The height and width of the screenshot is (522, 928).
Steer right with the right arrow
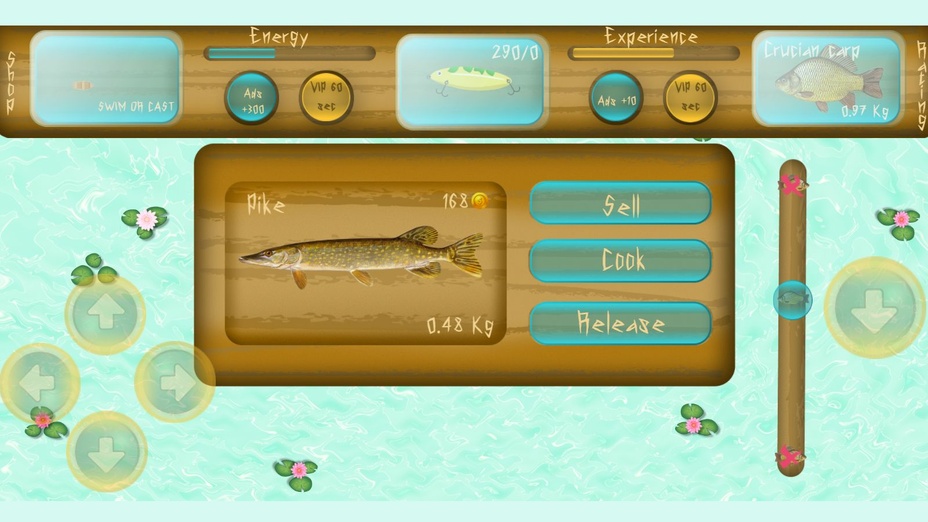[x=174, y=382]
